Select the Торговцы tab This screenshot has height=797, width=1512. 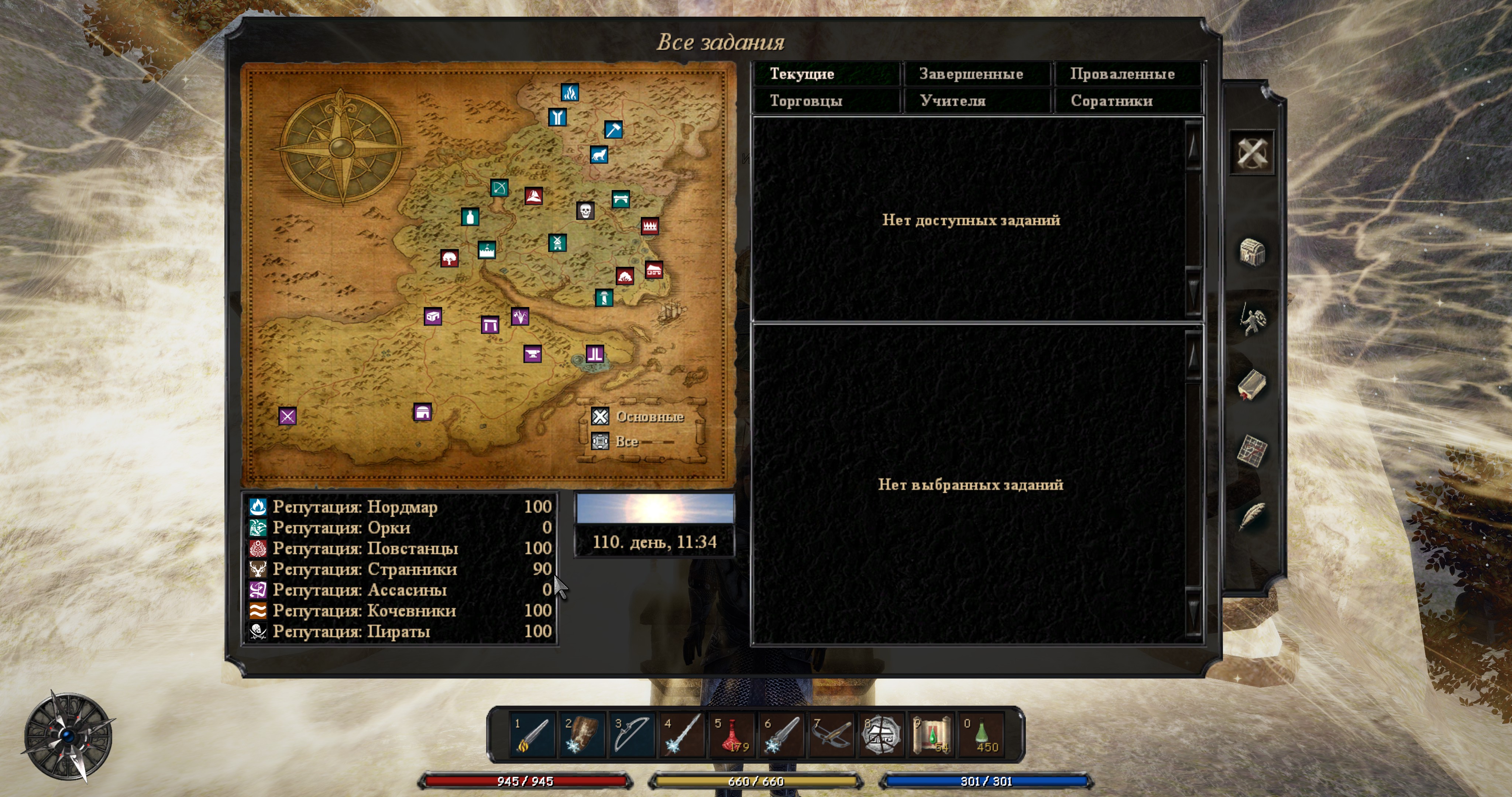pos(826,101)
